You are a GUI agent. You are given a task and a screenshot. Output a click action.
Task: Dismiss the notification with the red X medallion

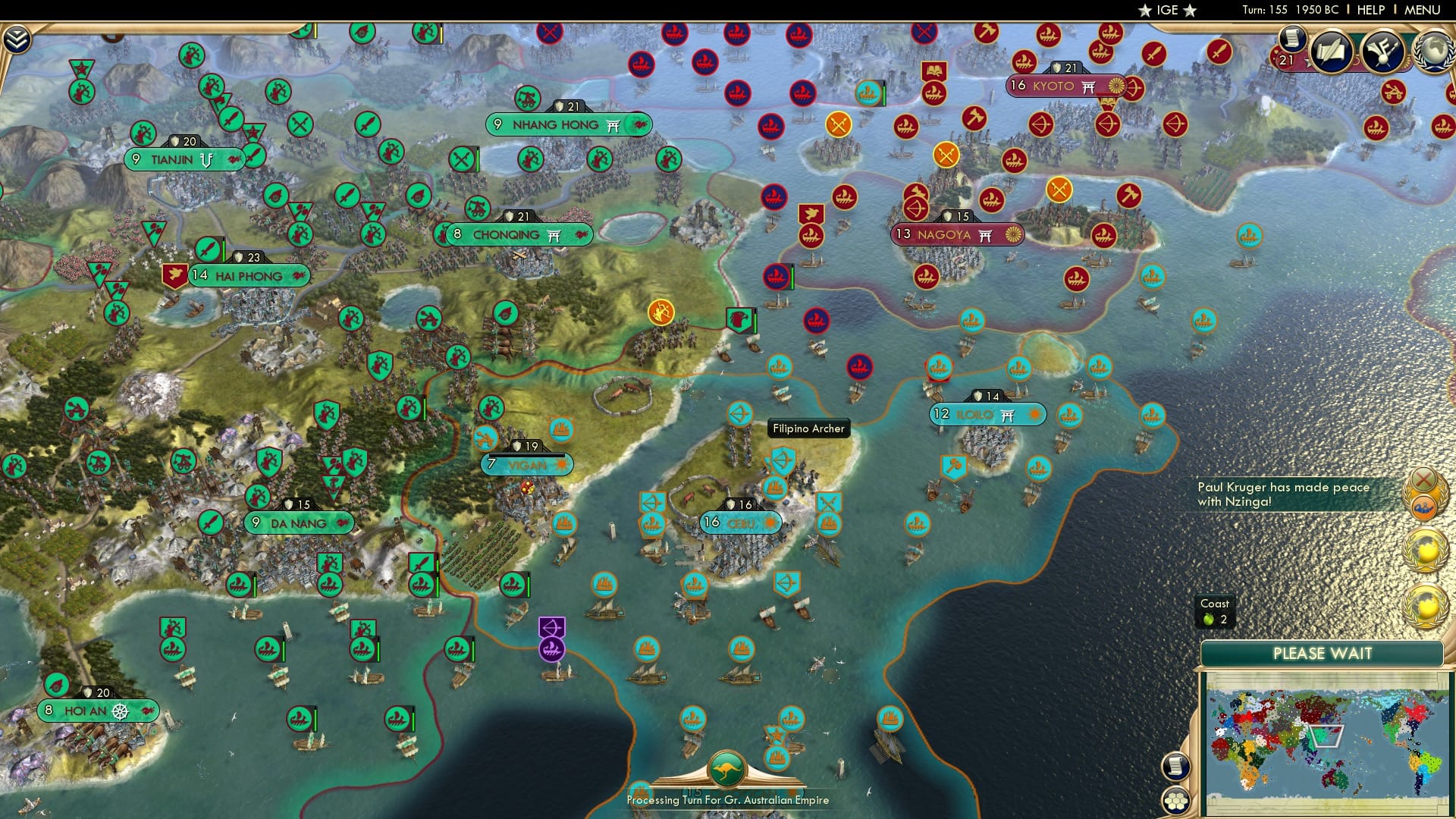pos(1424,479)
